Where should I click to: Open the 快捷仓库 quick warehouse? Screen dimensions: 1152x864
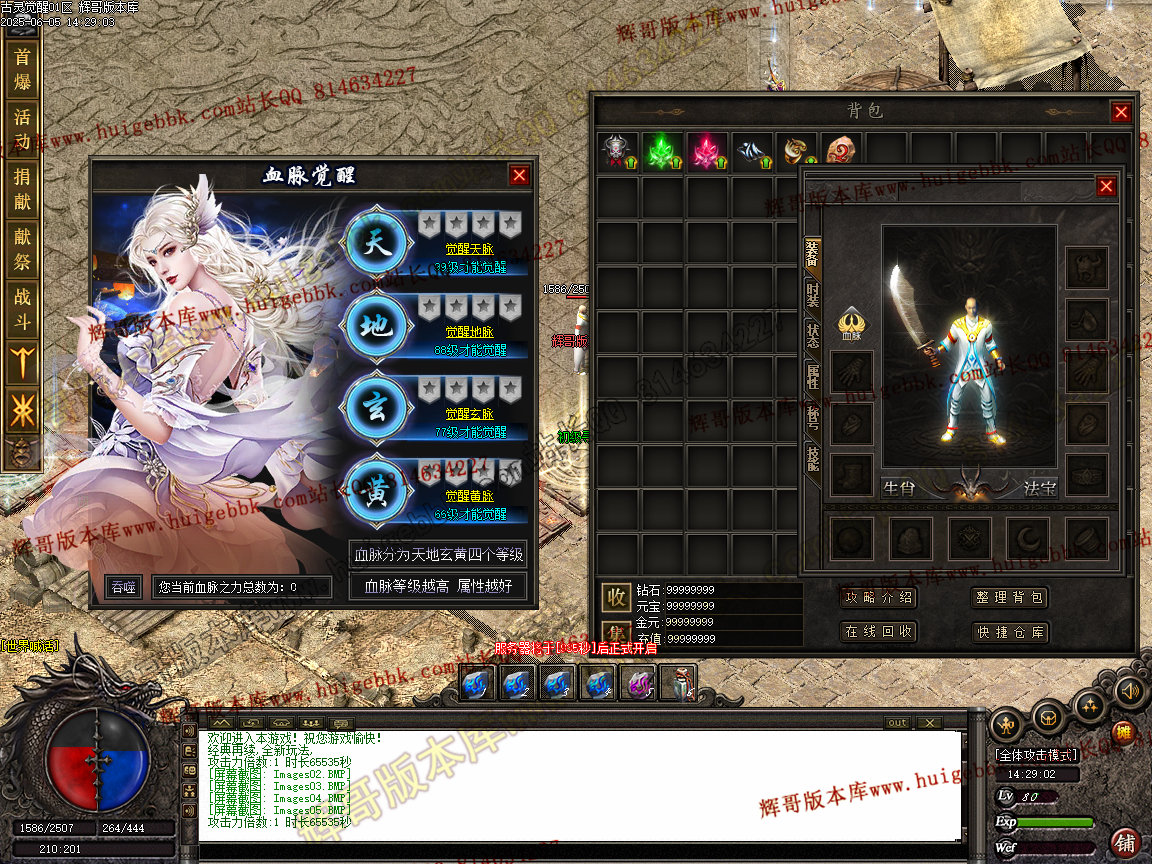(x=1009, y=632)
